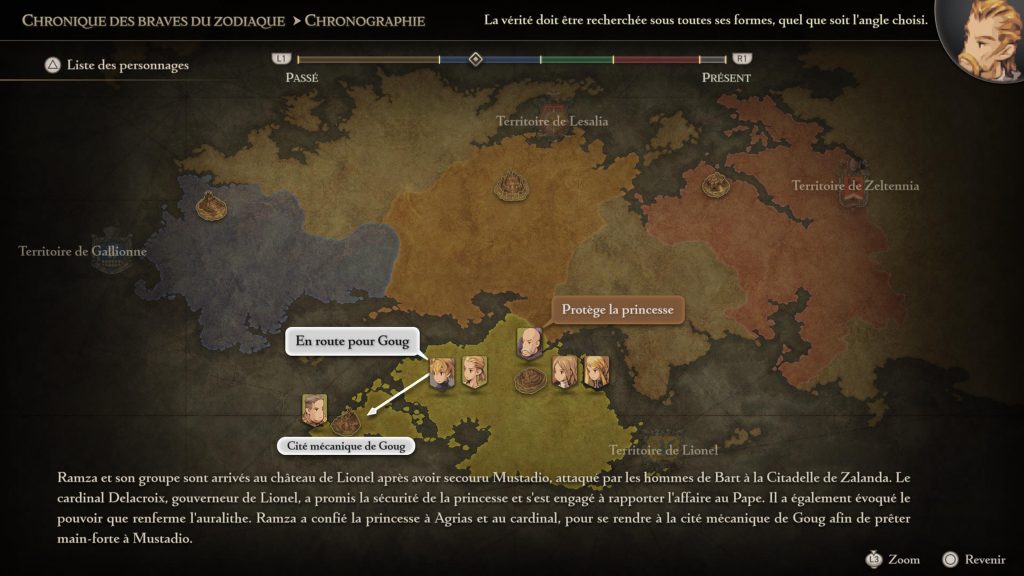1024x576 pixels.
Task: Activate the Zoom map control
Action: (893, 559)
